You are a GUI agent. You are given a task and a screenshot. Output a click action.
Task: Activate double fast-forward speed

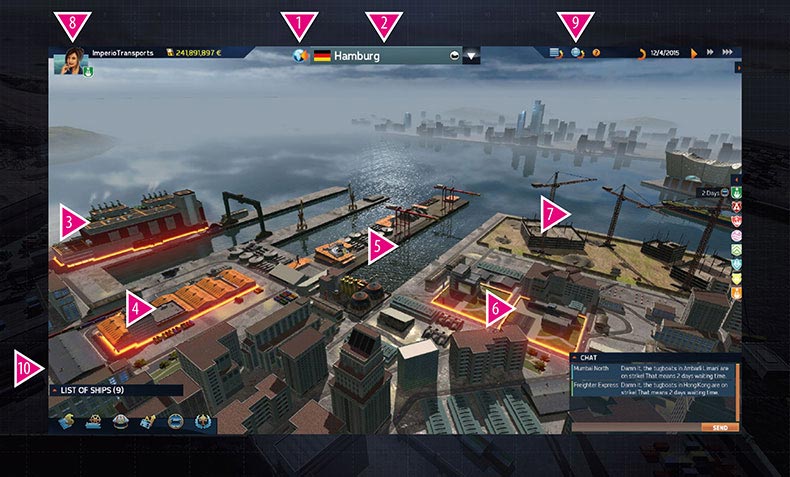(x=709, y=52)
